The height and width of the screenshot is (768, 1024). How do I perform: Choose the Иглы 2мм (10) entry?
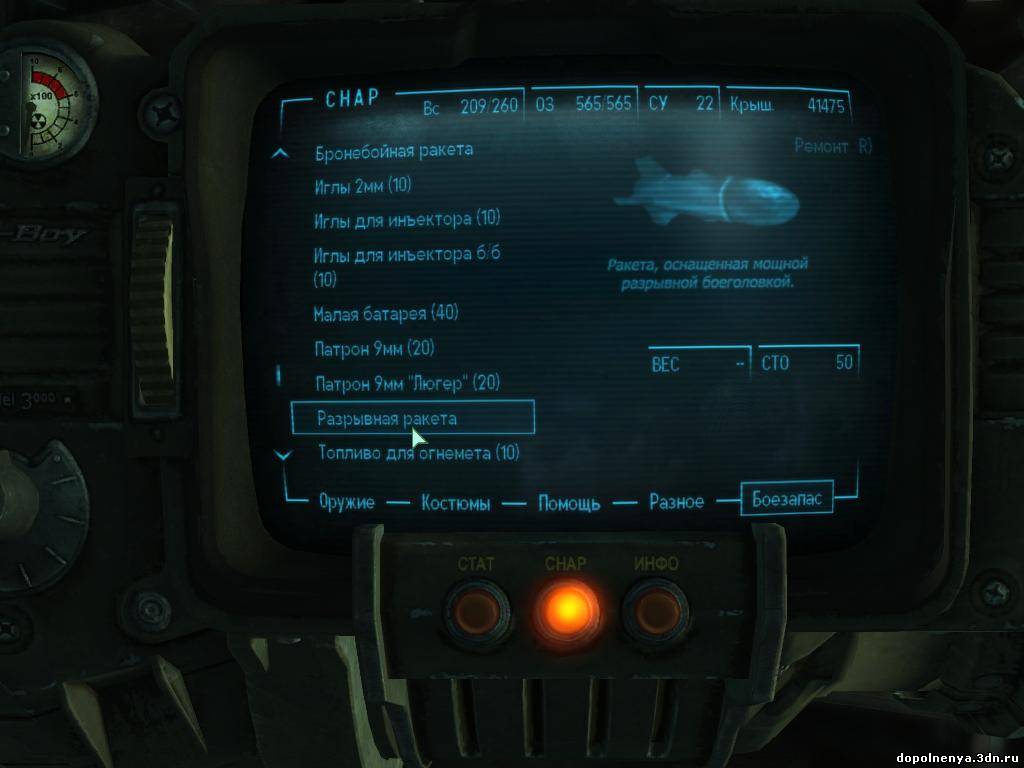tap(363, 185)
